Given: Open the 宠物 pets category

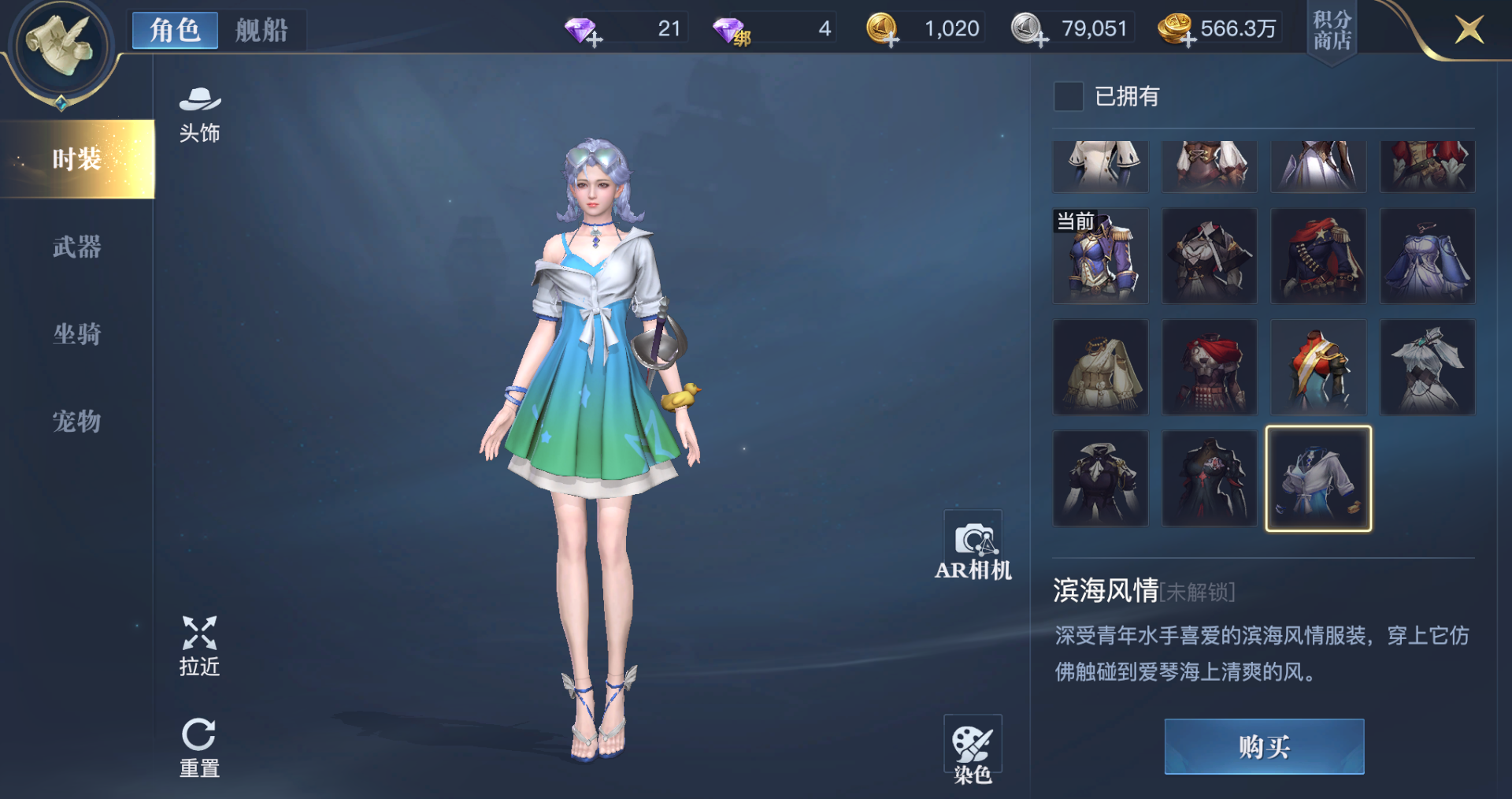Looking at the screenshot, I should click(x=76, y=422).
